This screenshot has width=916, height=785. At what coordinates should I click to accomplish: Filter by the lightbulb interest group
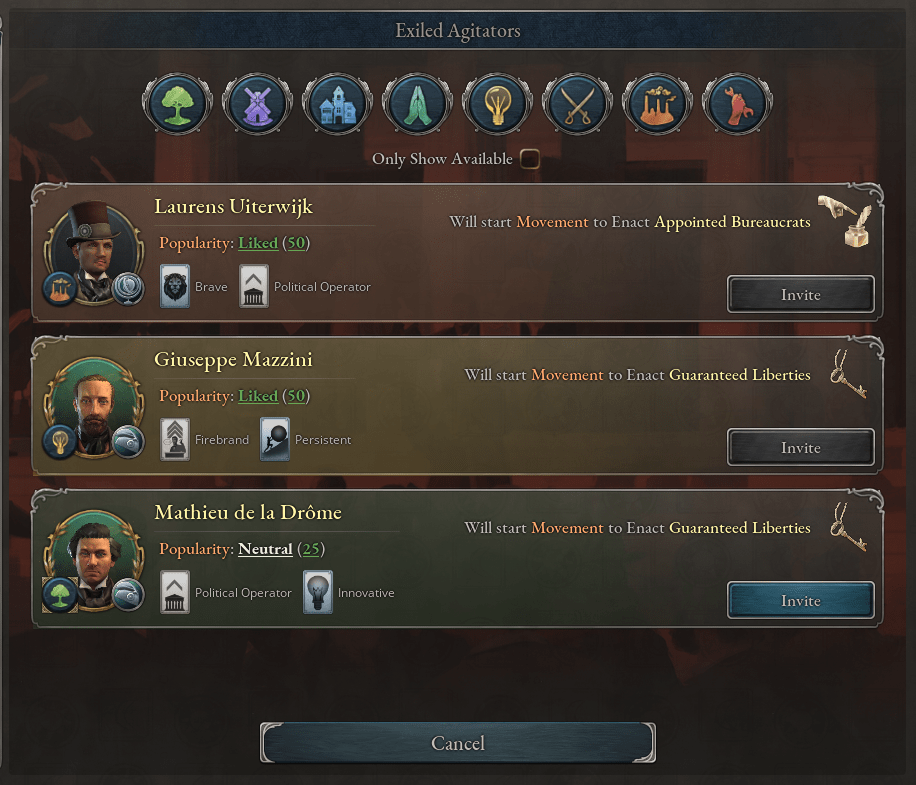(x=497, y=103)
